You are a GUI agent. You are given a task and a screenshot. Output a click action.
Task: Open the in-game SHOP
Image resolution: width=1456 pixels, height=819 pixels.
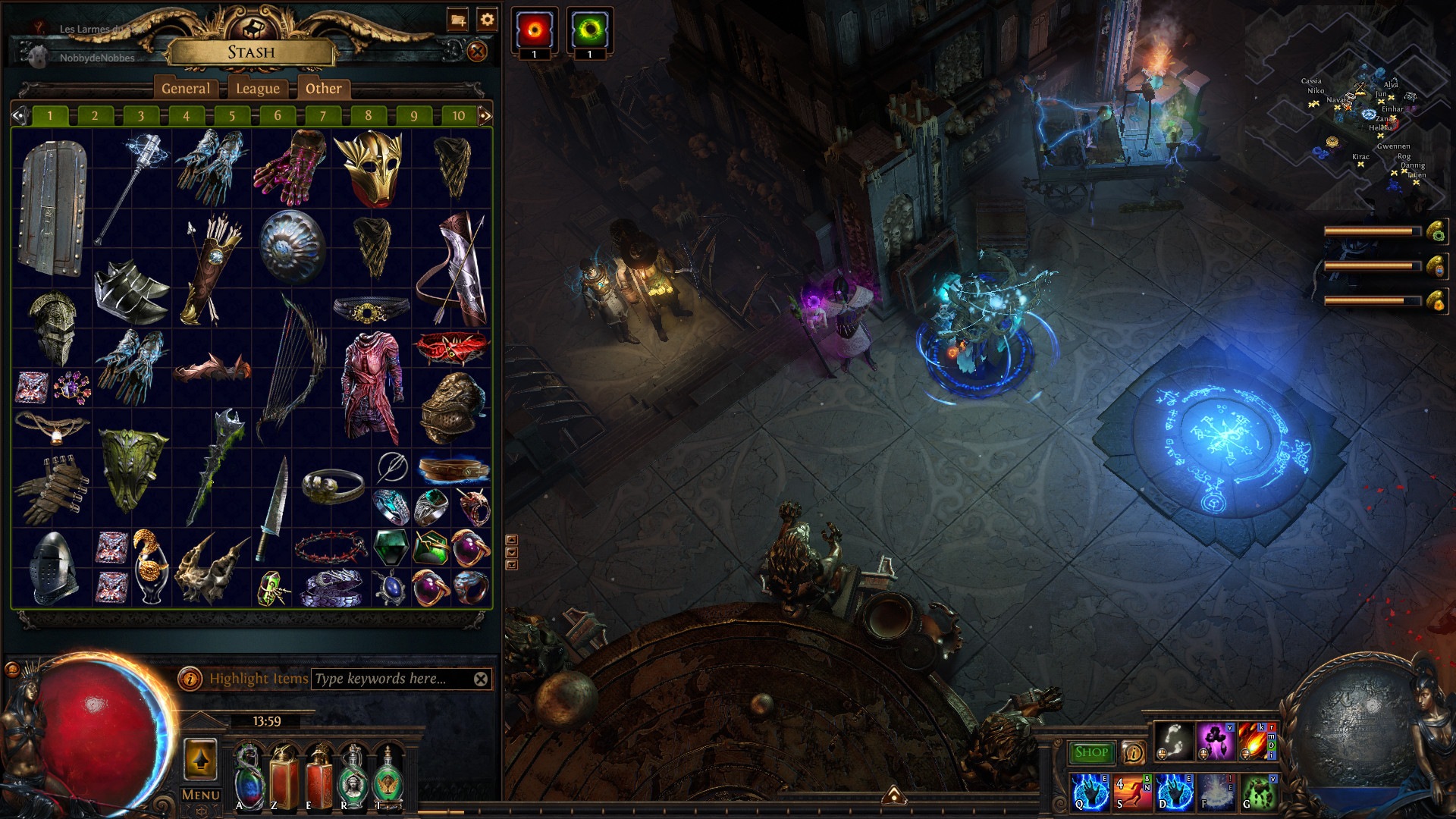point(1090,752)
